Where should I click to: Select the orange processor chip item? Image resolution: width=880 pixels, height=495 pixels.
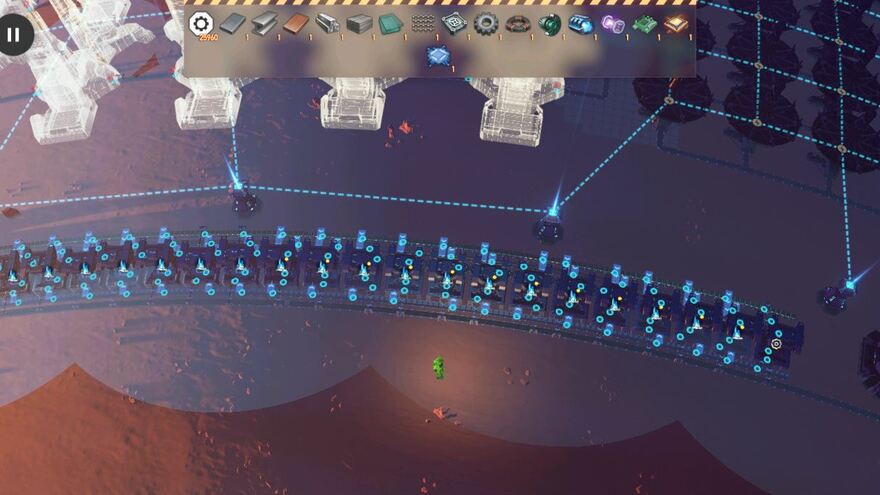pyautogui.click(x=677, y=23)
